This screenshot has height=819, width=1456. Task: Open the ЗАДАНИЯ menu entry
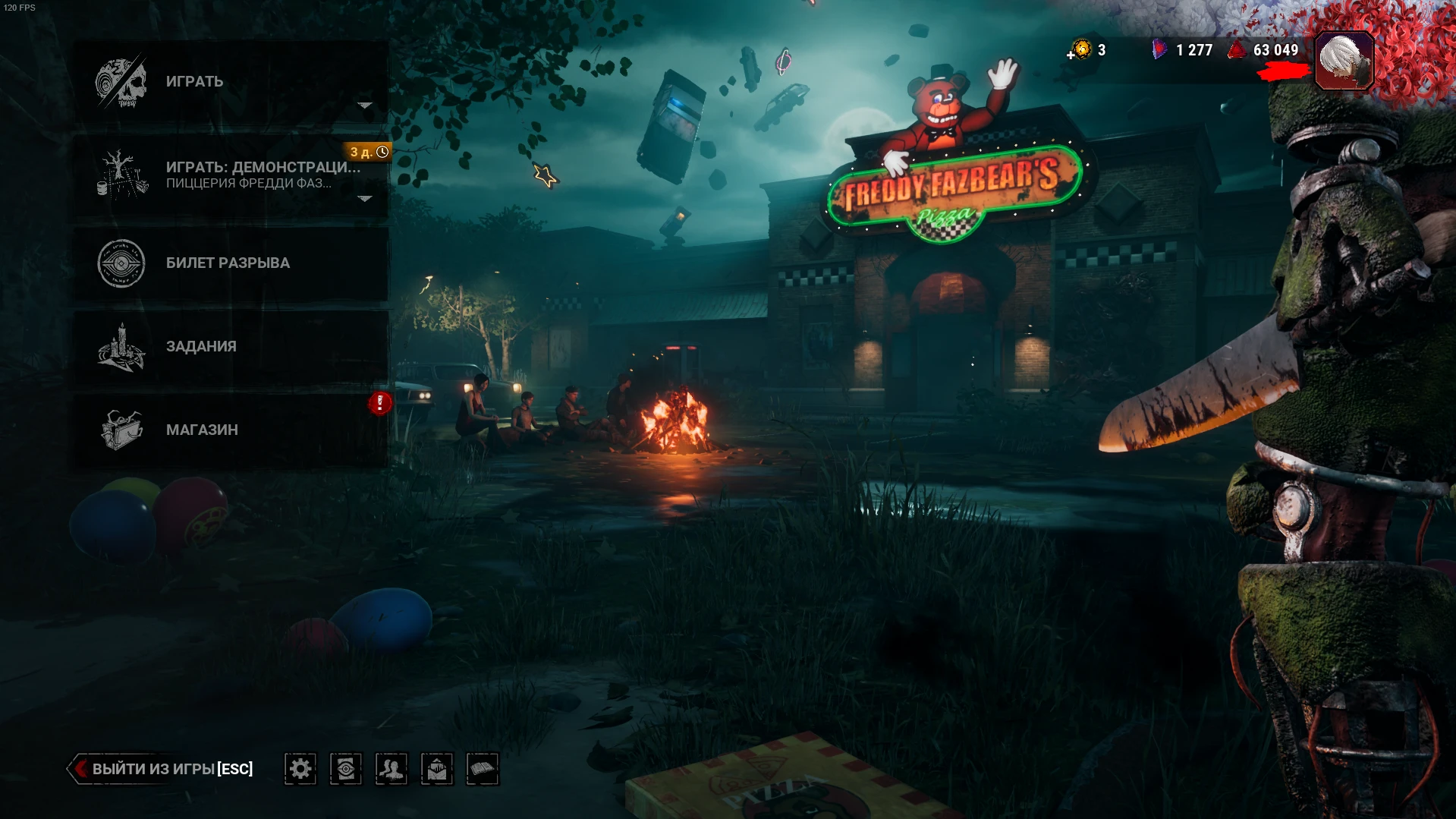pyautogui.click(x=200, y=346)
